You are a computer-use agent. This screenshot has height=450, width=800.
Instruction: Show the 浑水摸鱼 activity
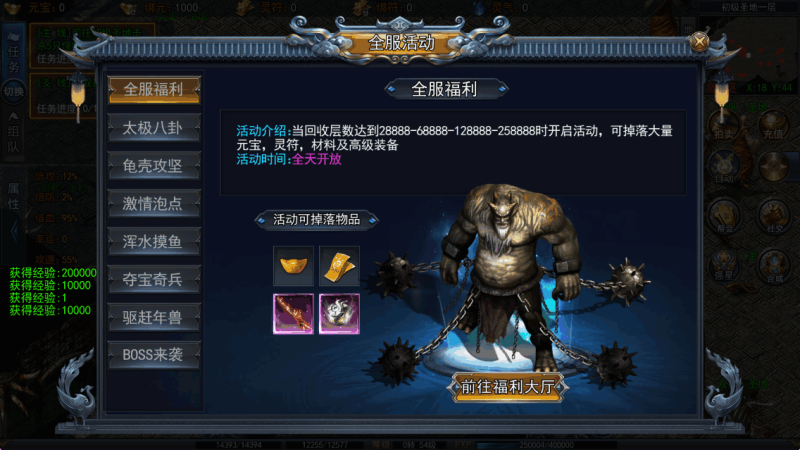point(155,241)
